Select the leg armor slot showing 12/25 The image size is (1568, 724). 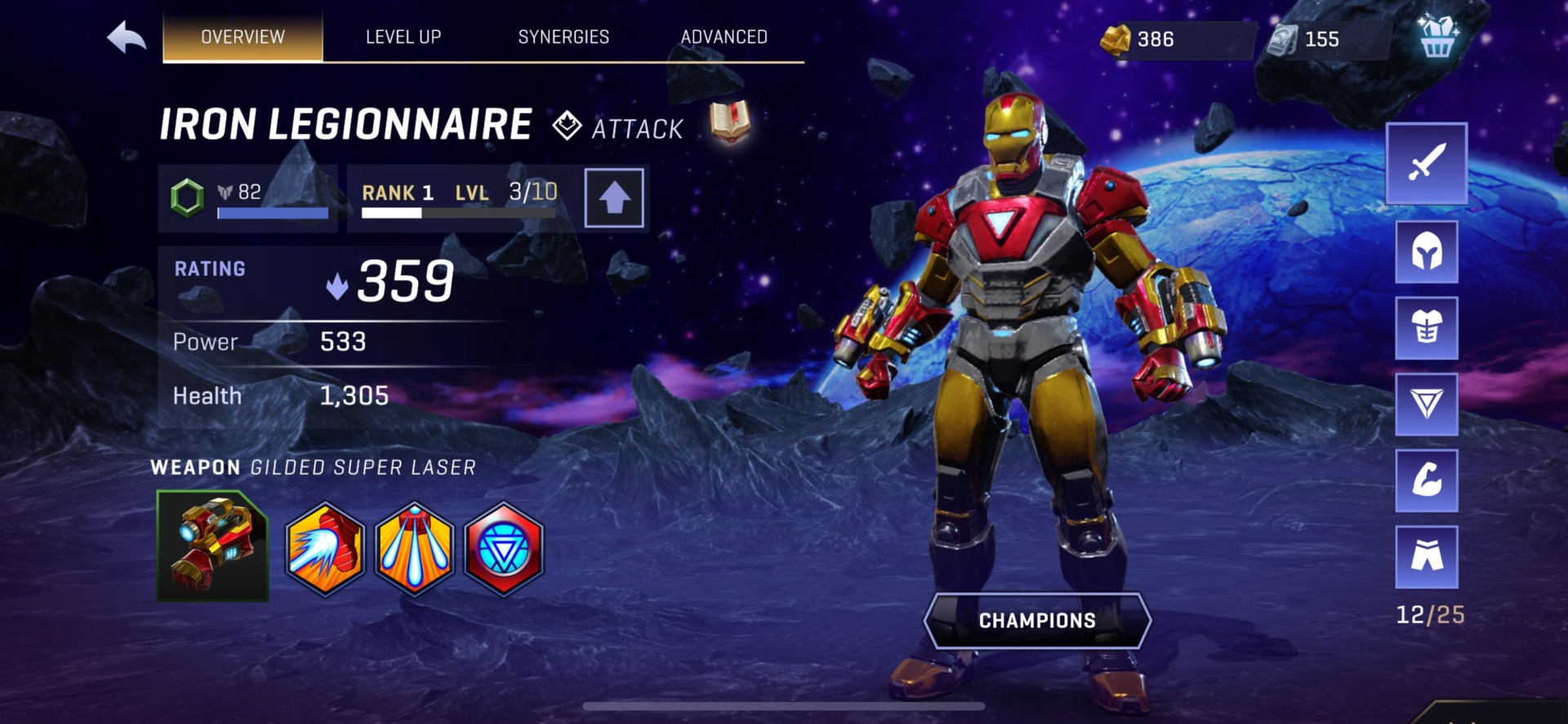click(1426, 557)
